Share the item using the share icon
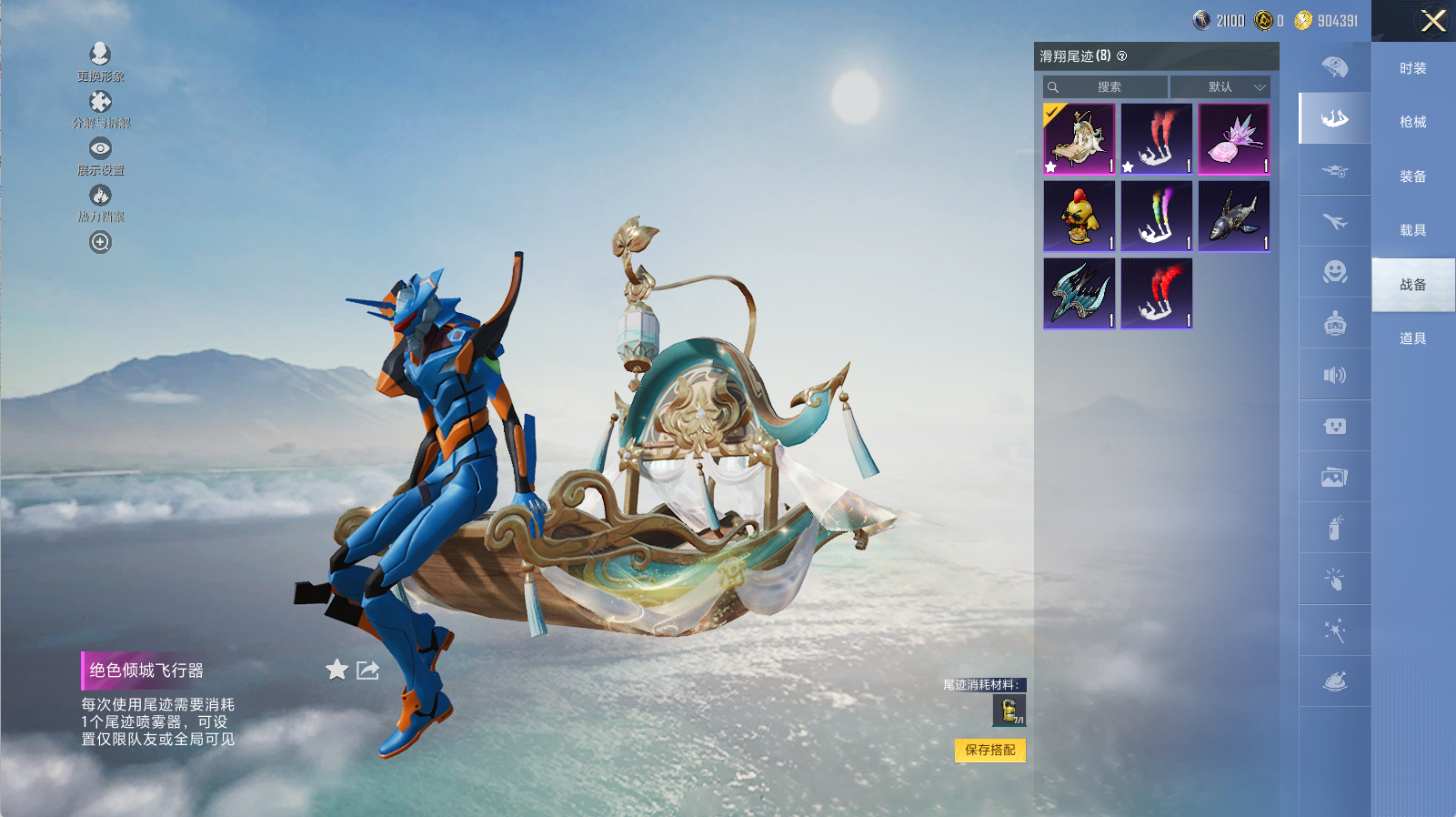The image size is (1456, 817). pos(367,671)
